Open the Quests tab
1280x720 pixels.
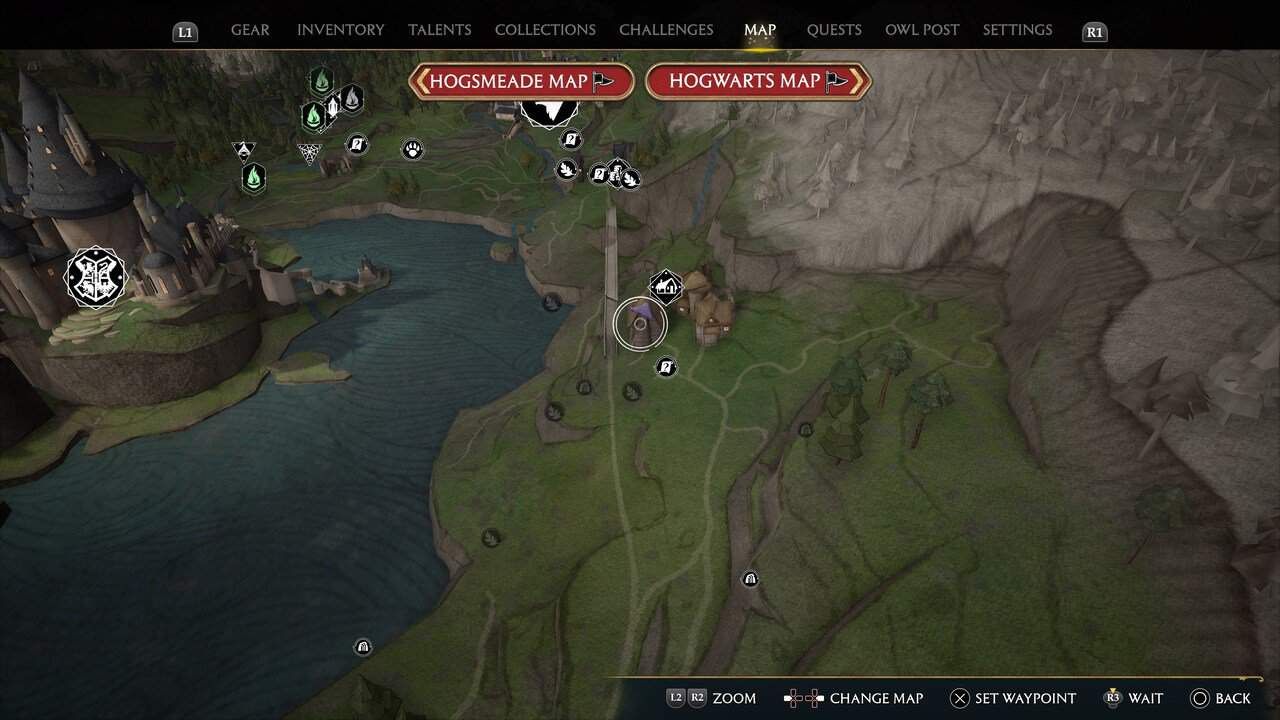(x=834, y=30)
